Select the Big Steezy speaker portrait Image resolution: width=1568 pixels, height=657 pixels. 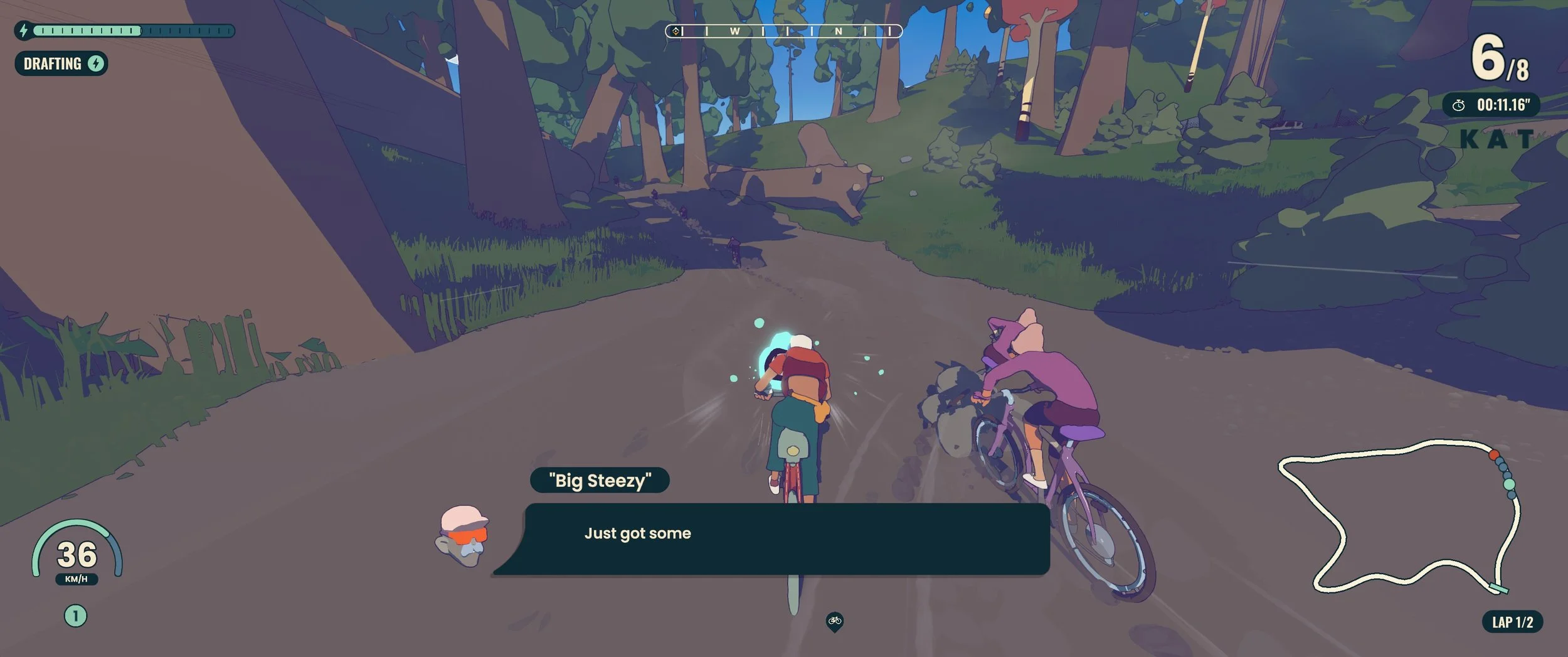[x=463, y=536]
